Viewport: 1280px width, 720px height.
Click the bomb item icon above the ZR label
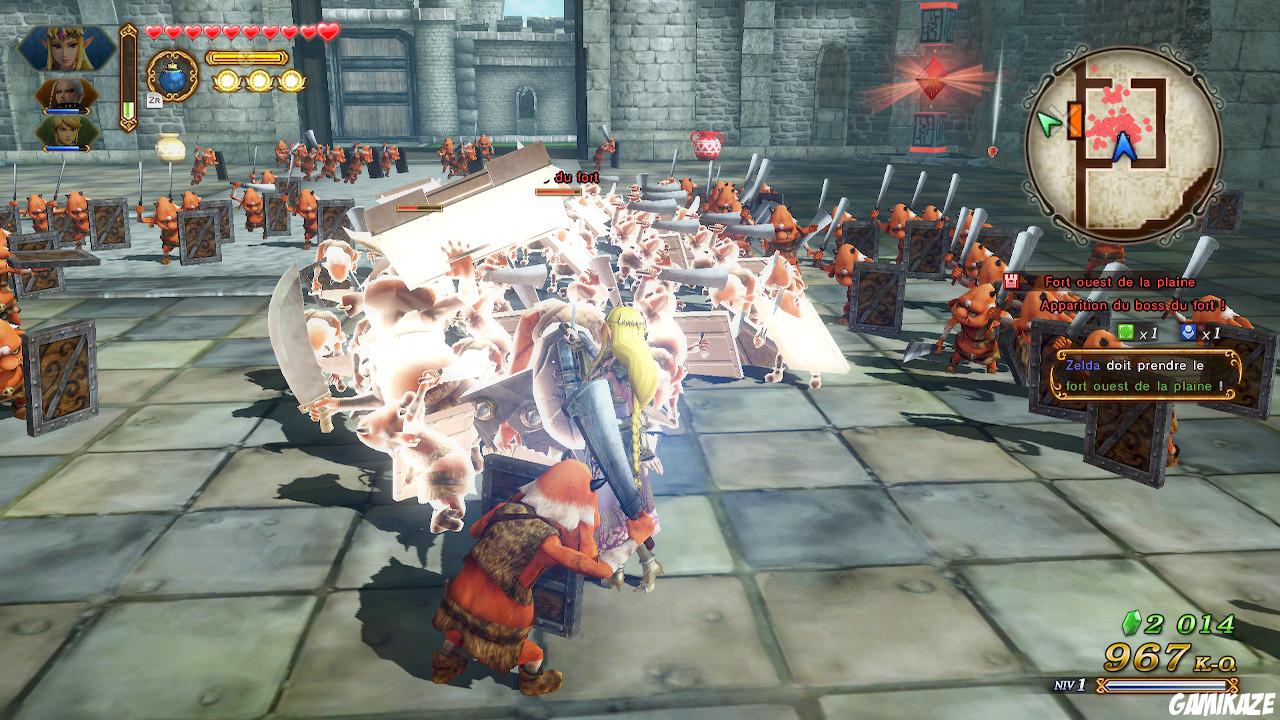(174, 79)
